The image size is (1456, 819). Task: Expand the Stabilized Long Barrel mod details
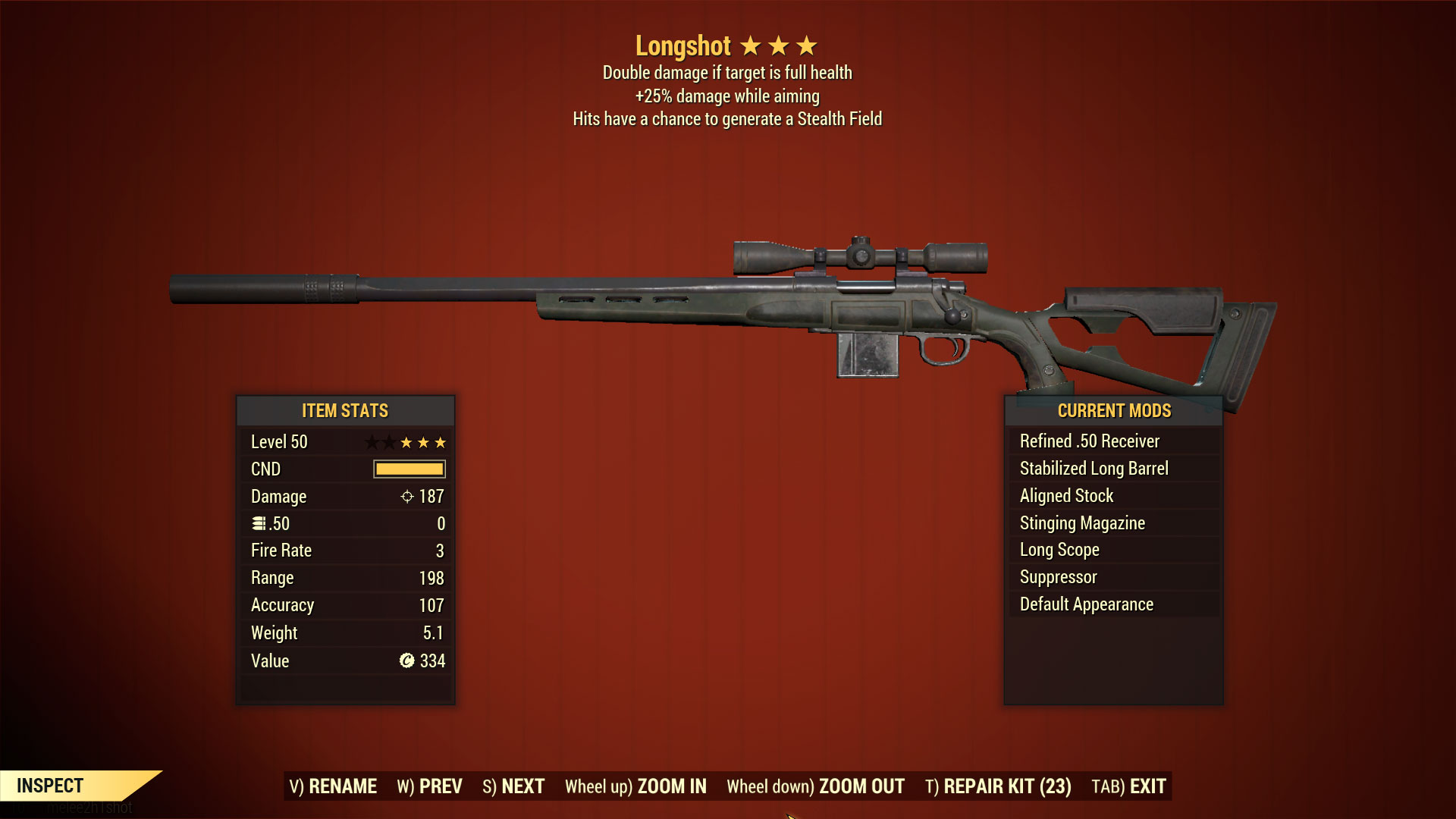click(1094, 468)
